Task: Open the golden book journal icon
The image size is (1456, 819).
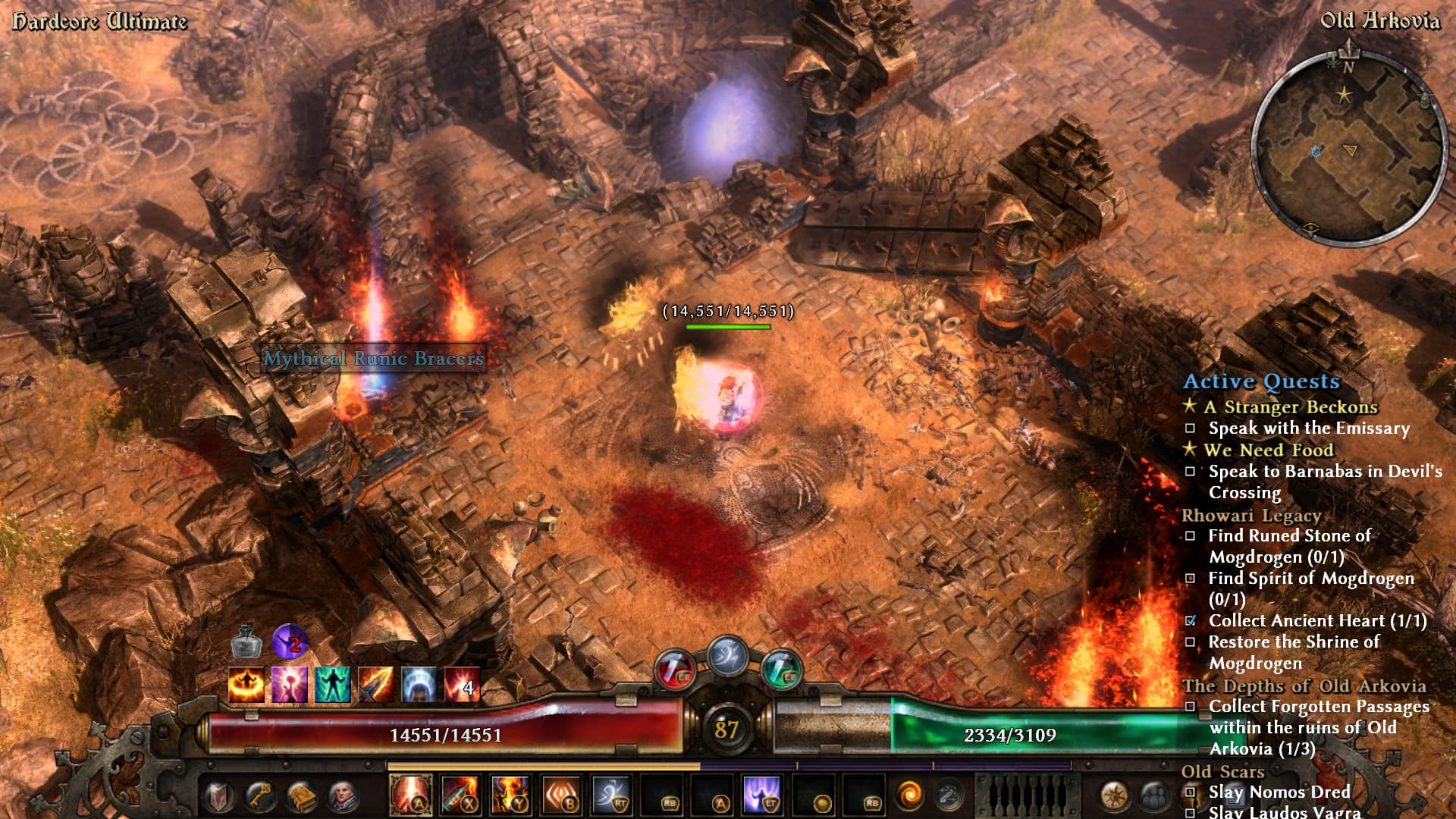Action: [301, 795]
